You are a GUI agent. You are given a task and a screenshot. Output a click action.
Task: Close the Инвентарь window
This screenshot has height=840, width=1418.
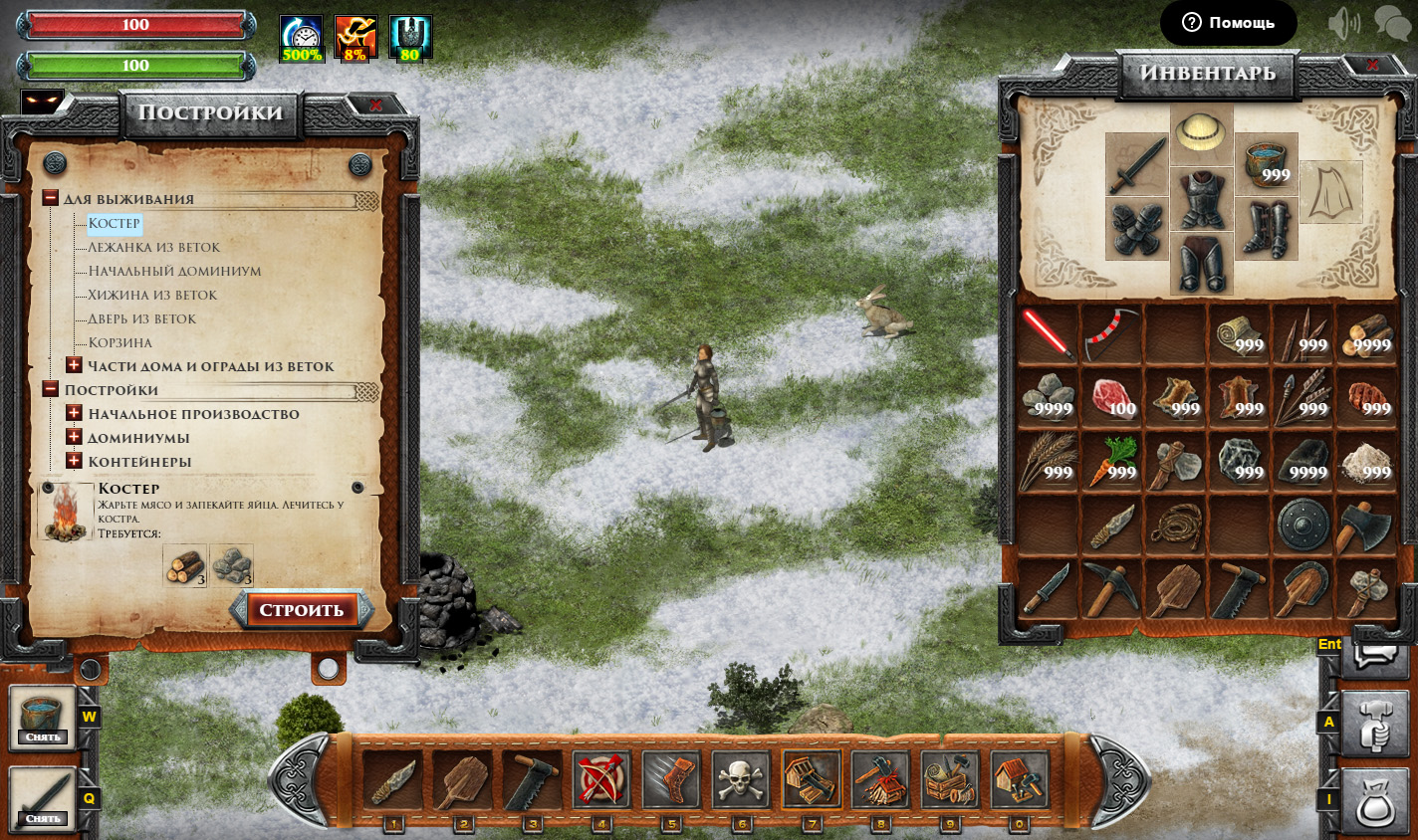point(1371,65)
